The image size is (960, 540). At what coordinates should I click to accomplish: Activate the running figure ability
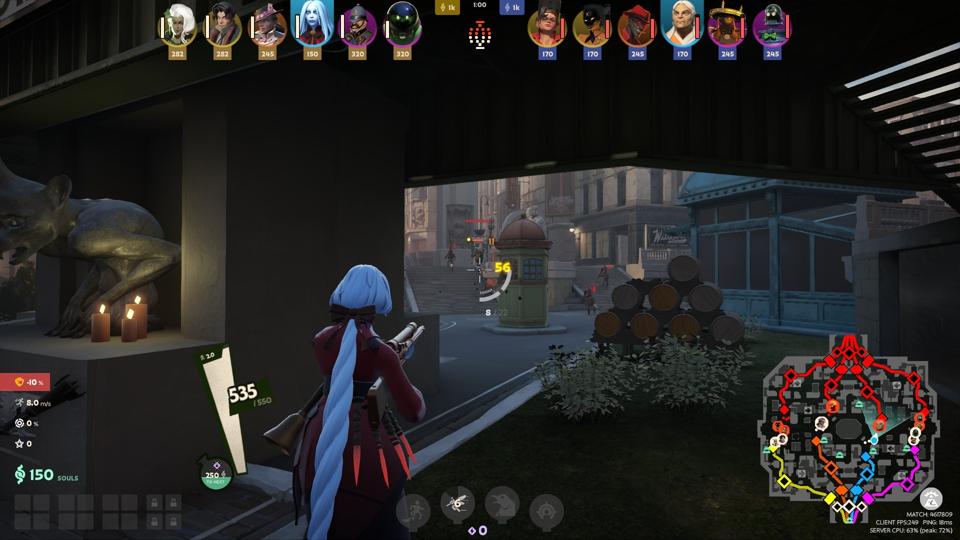point(413,511)
